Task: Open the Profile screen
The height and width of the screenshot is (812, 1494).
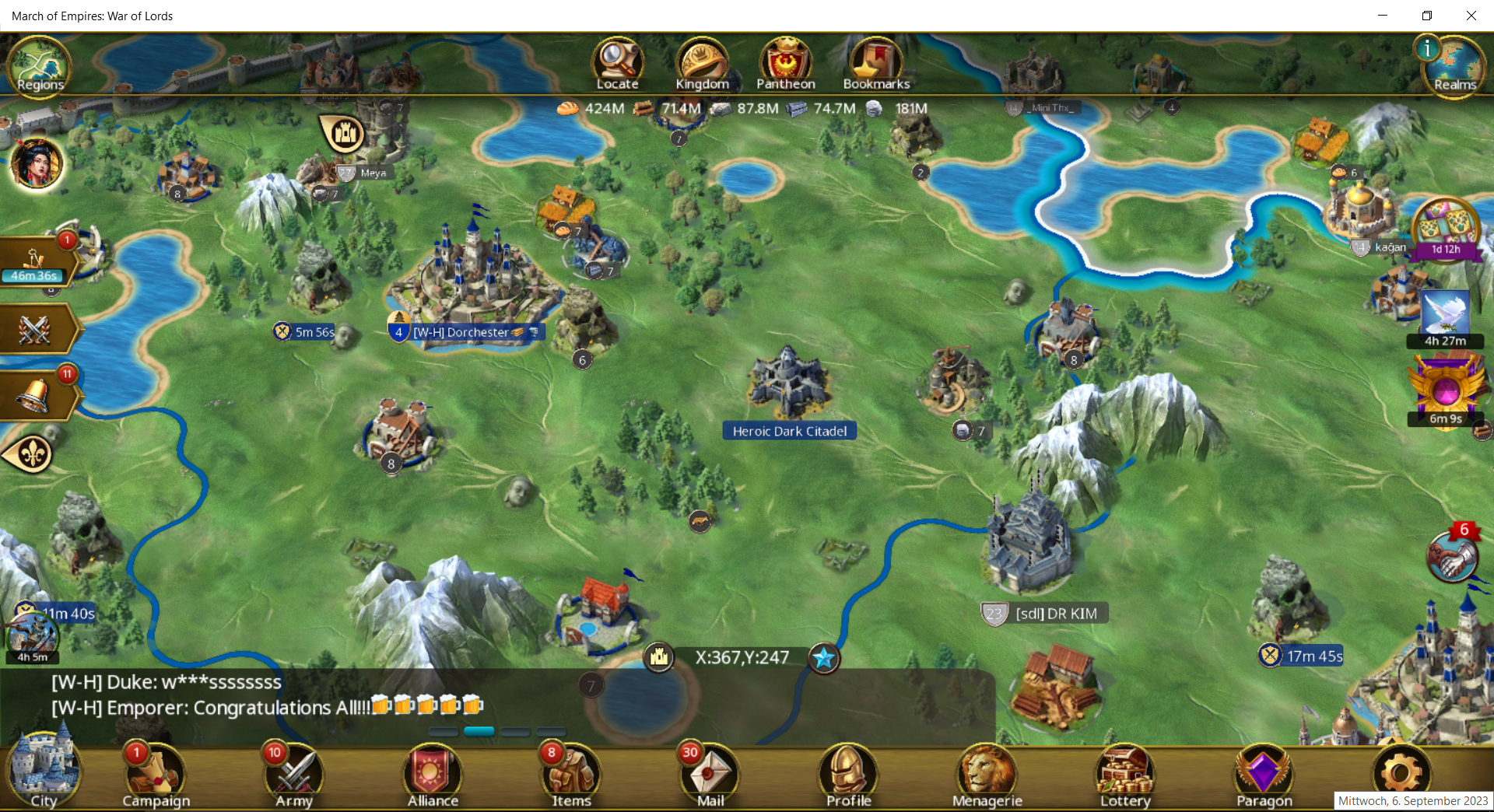Action: [x=848, y=775]
